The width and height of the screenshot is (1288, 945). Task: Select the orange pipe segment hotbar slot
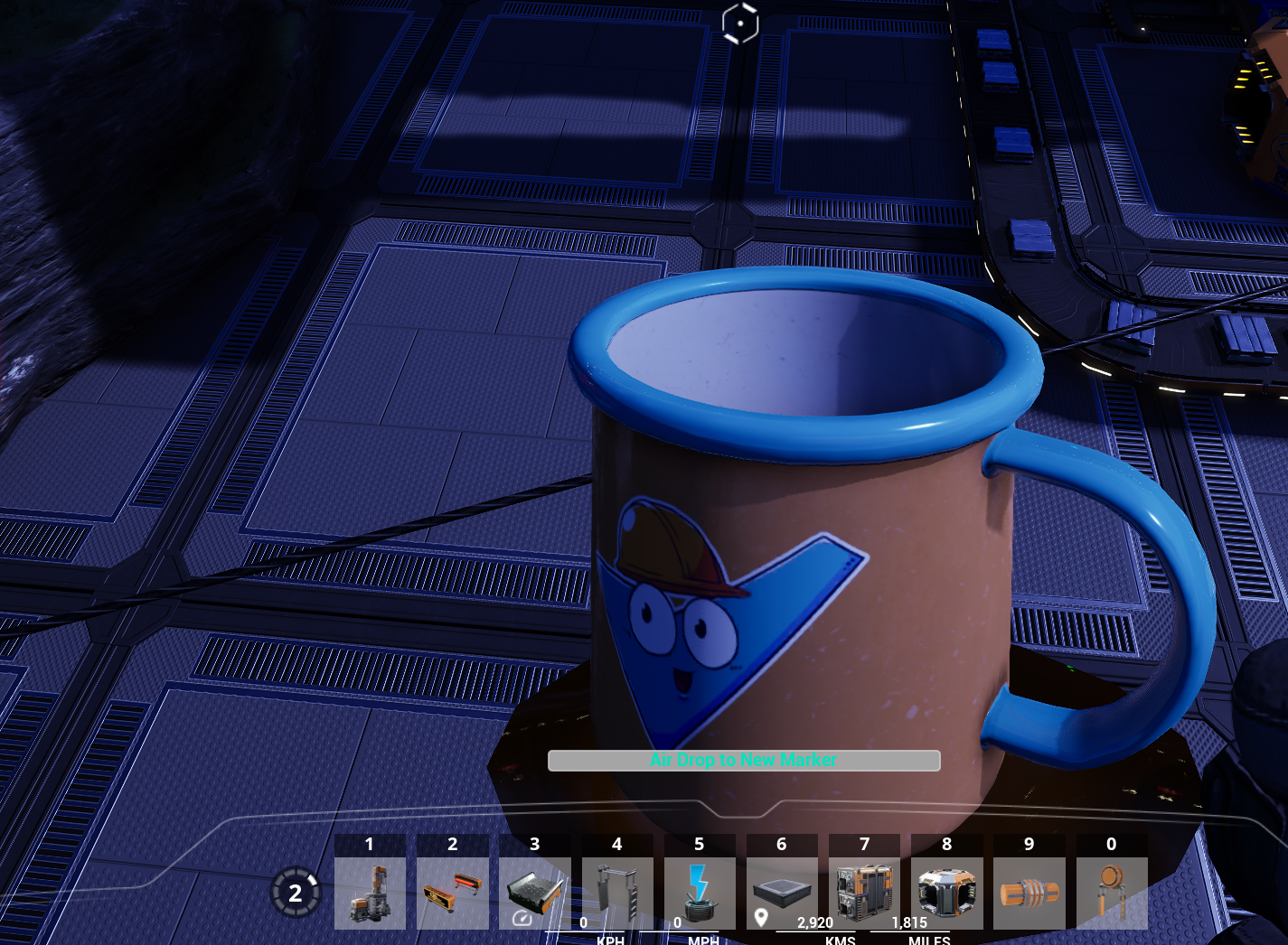click(1029, 893)
